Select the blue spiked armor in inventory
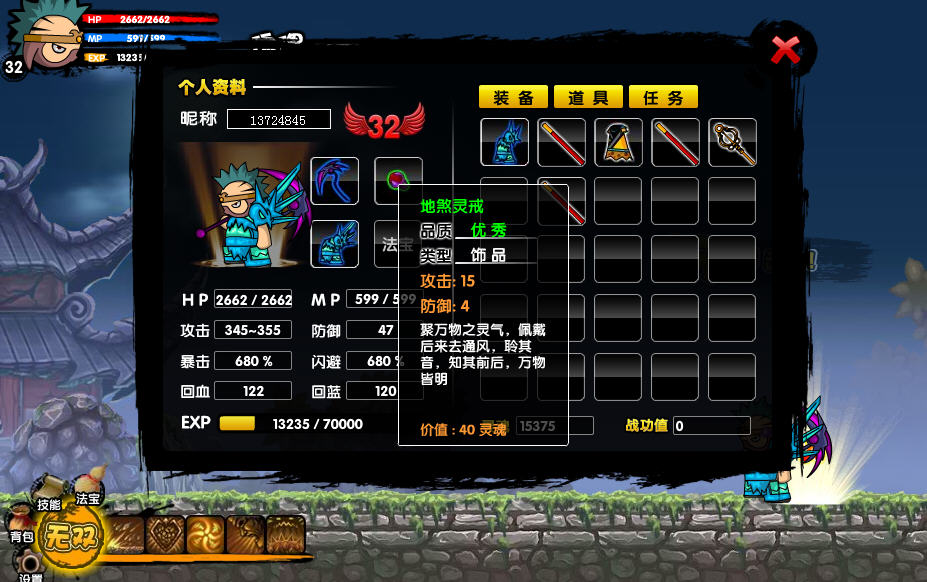 coord(505,142)
